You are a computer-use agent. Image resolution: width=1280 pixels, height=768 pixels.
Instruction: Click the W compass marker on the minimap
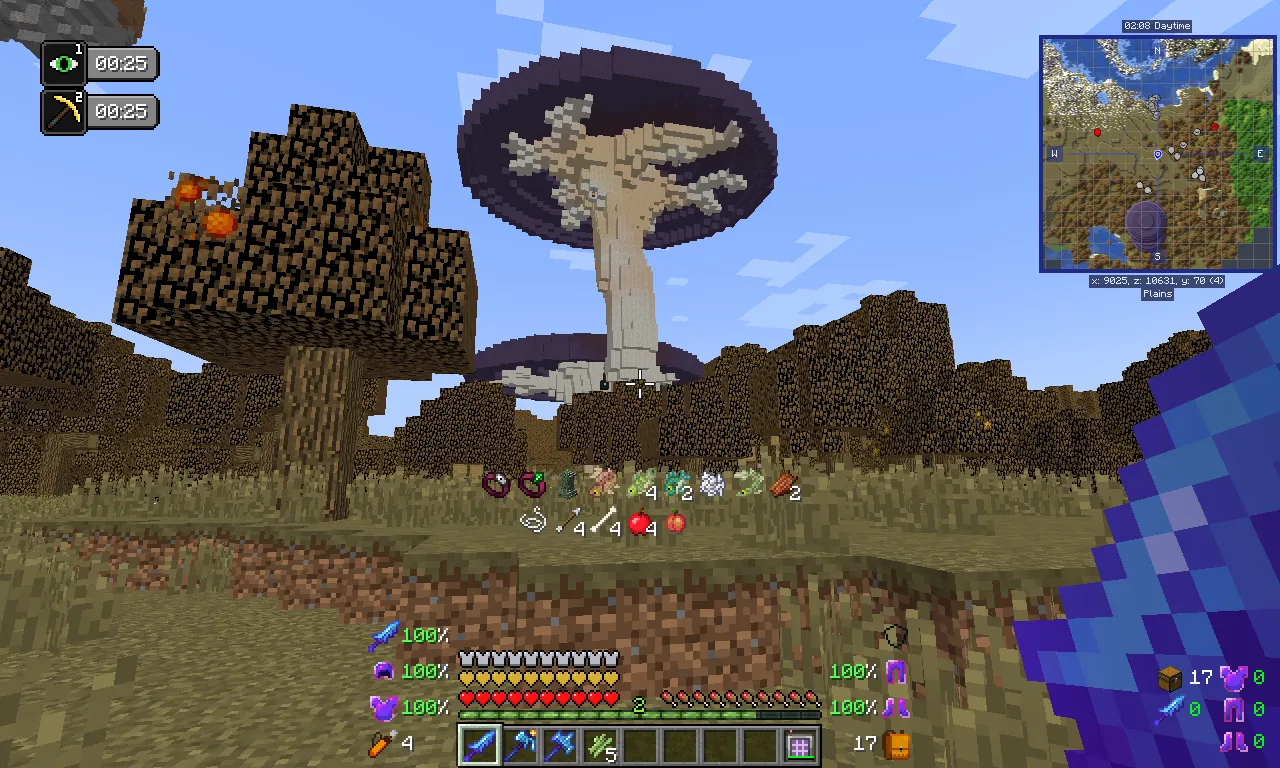[x=1052, y=154]
